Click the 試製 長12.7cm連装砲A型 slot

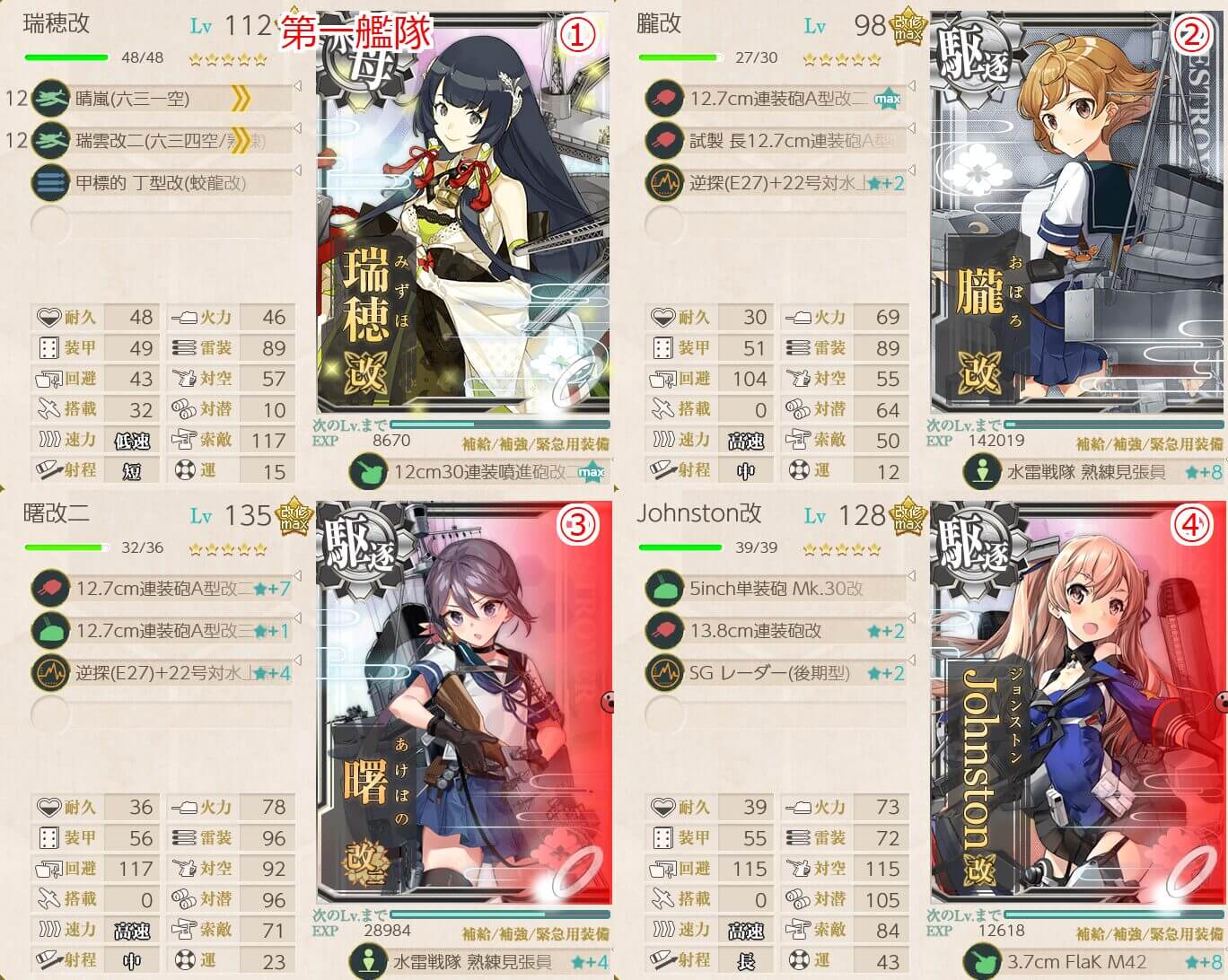click(776, 140)
